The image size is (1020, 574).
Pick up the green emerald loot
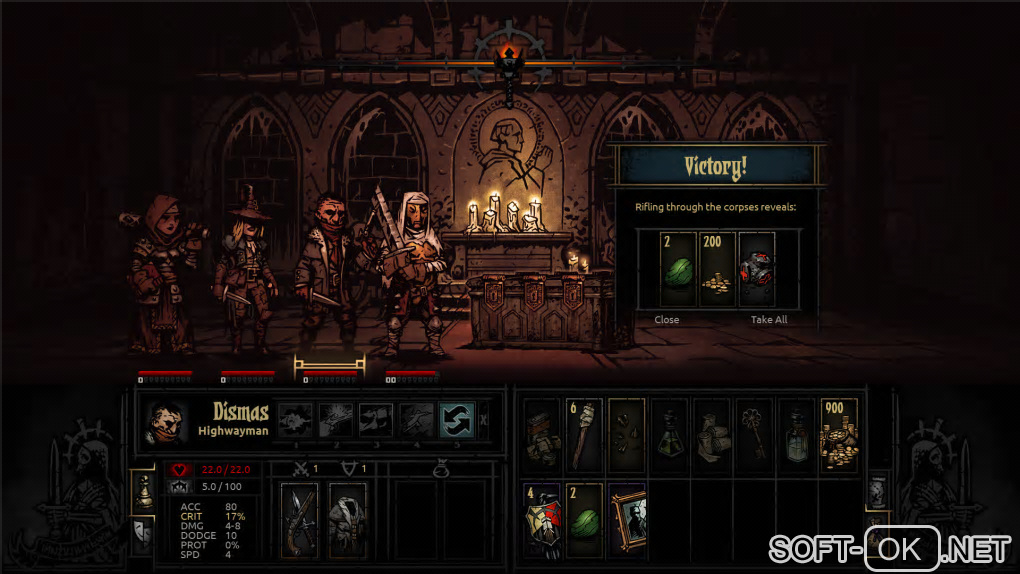(677, 269)
